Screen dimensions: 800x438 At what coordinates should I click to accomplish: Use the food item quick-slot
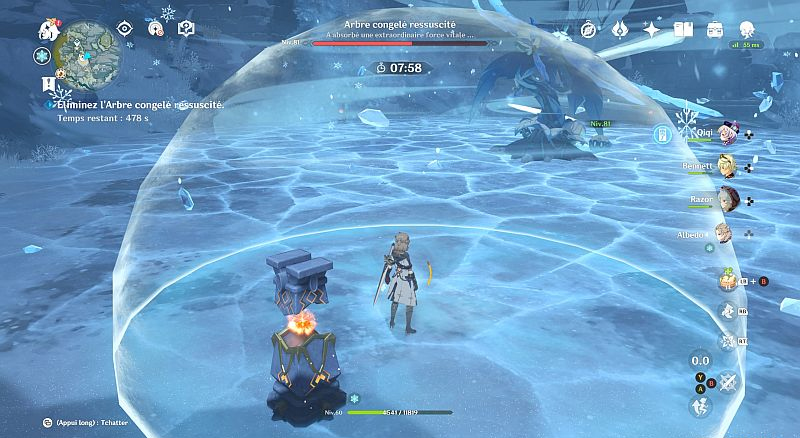727,281
